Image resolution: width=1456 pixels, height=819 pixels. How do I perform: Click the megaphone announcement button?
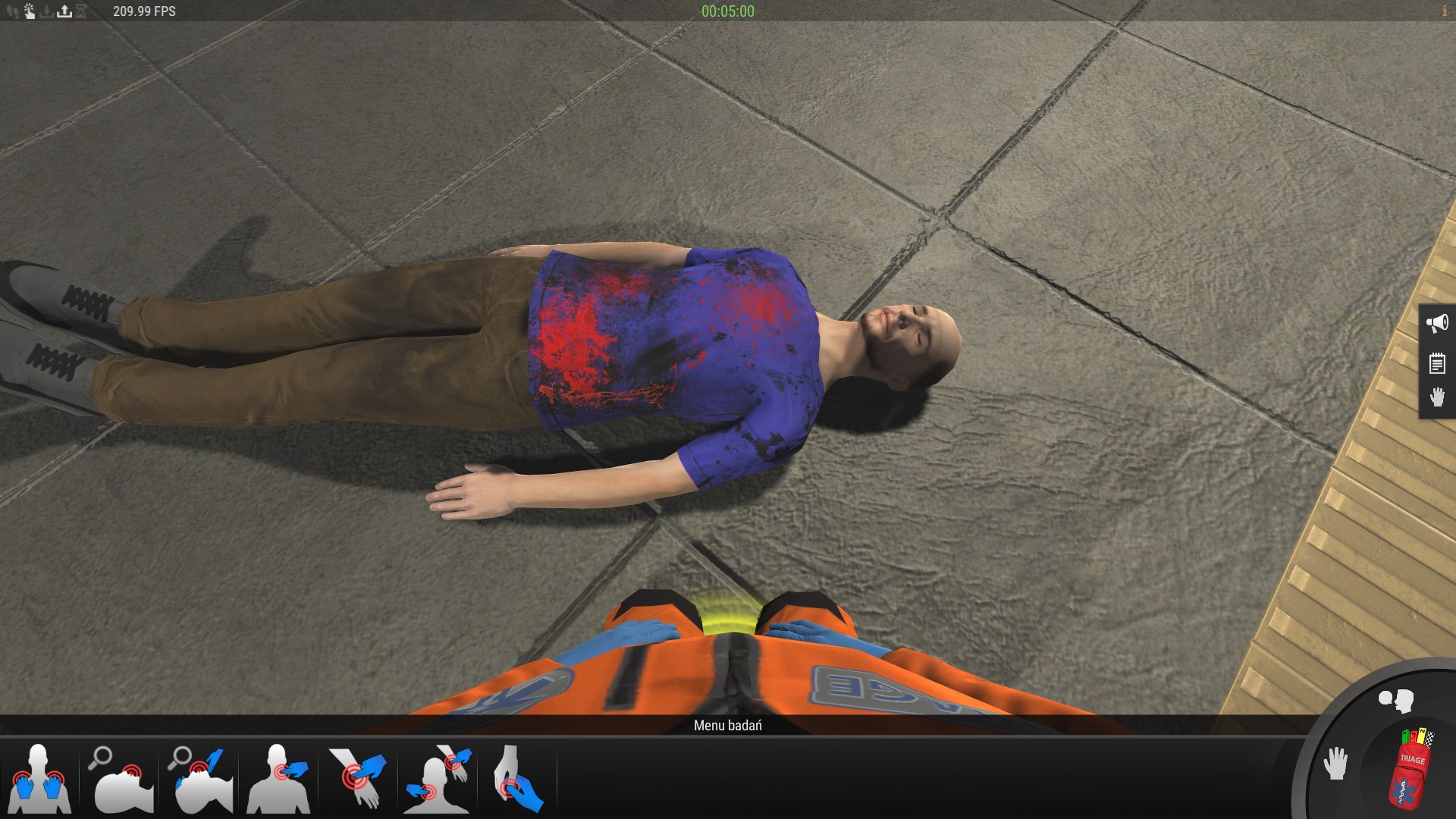pos(1437,324)
